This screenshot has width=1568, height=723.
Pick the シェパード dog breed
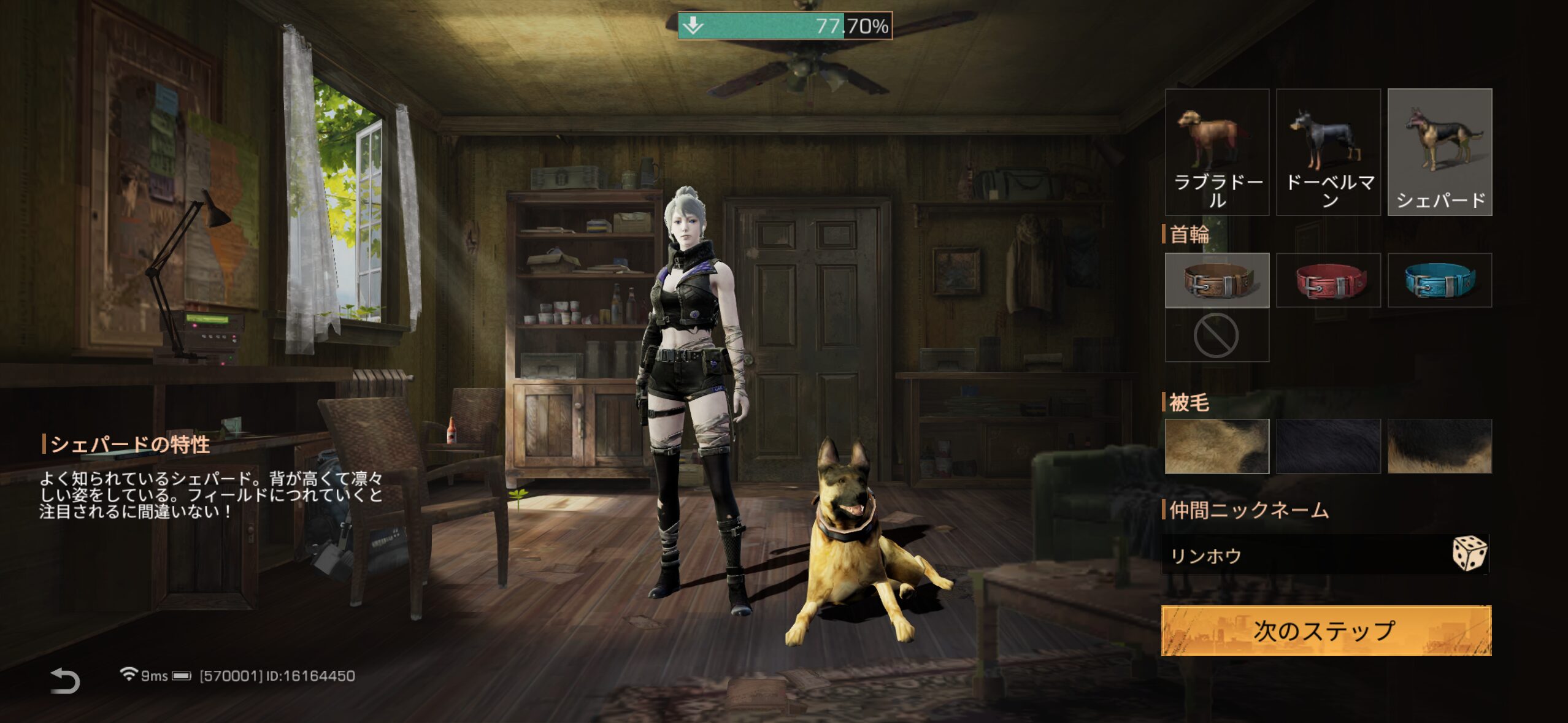pos(1439,151)
